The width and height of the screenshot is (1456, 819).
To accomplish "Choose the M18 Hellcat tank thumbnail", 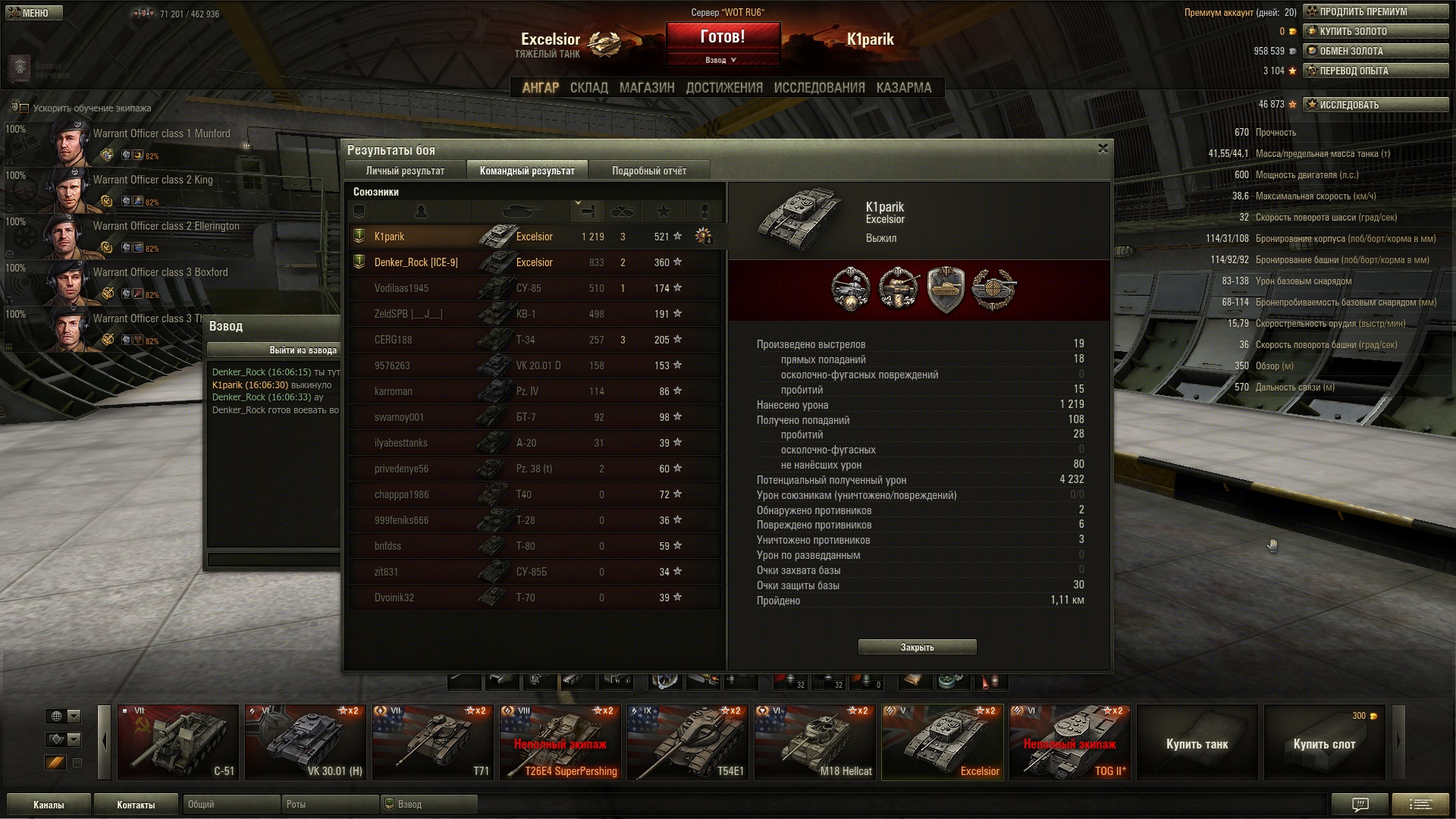I will 816,742.
